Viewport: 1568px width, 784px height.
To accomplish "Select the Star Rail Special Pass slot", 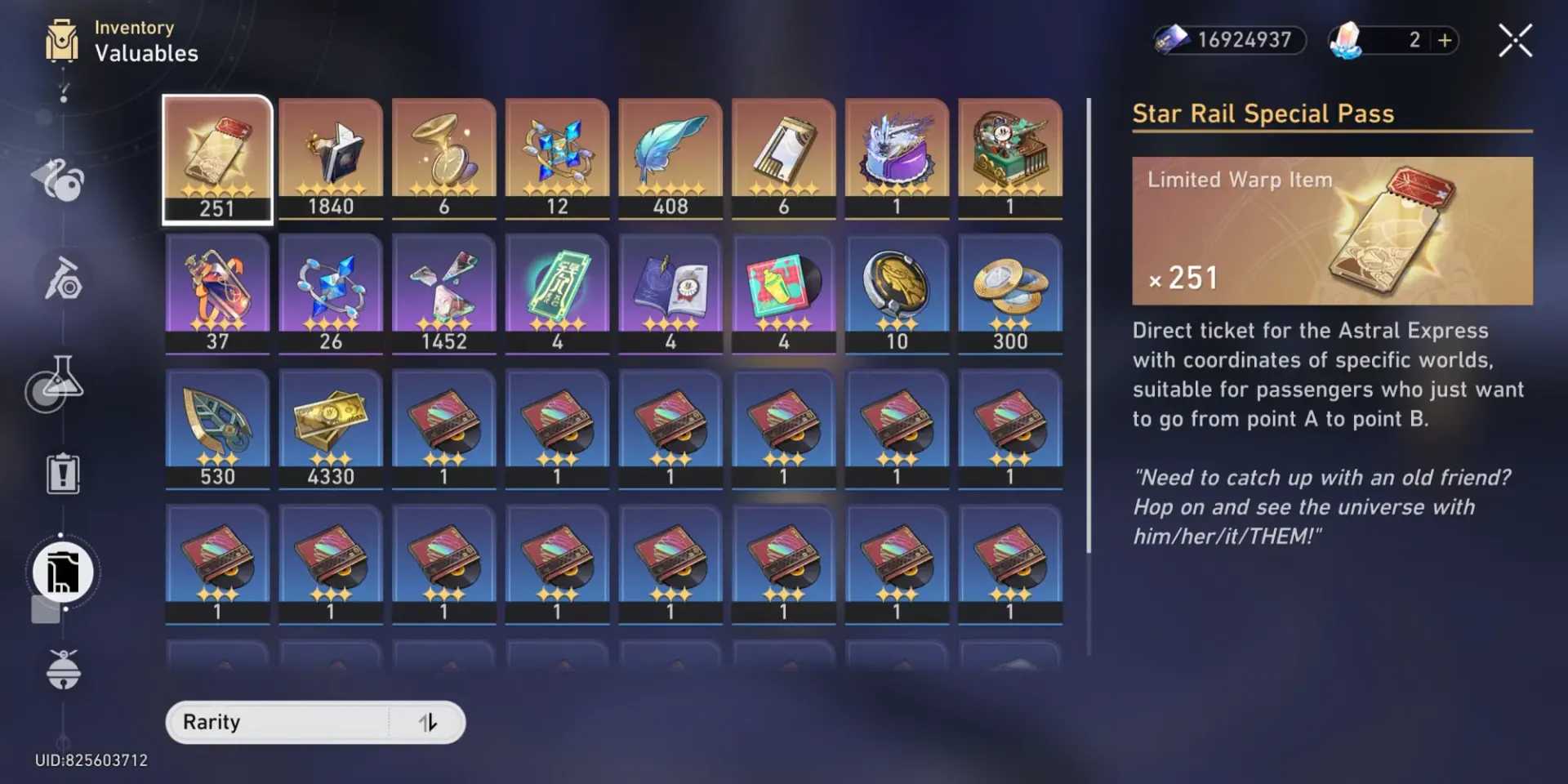I will [x=217, y=158].
